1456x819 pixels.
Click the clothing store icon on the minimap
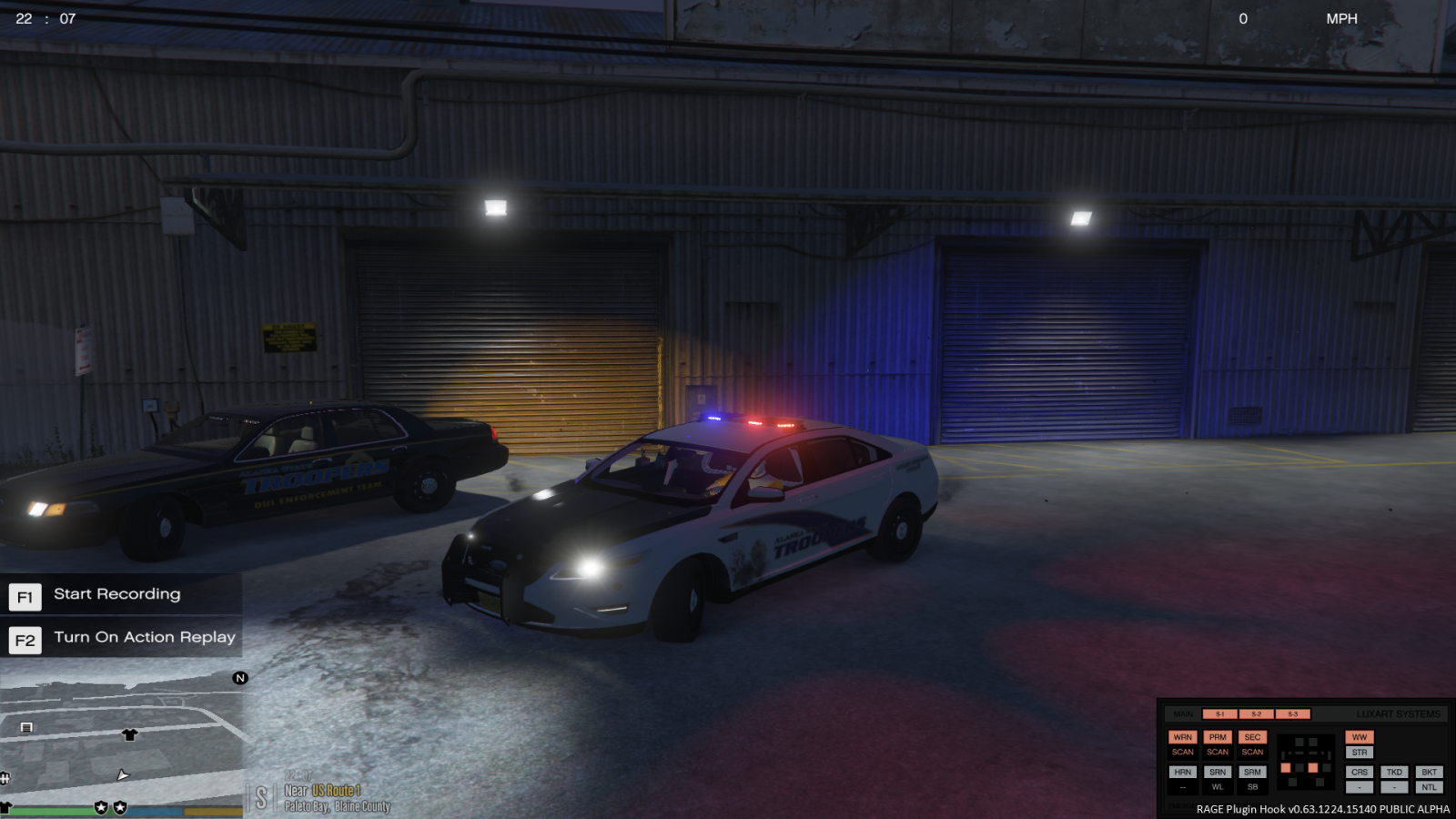130,734
